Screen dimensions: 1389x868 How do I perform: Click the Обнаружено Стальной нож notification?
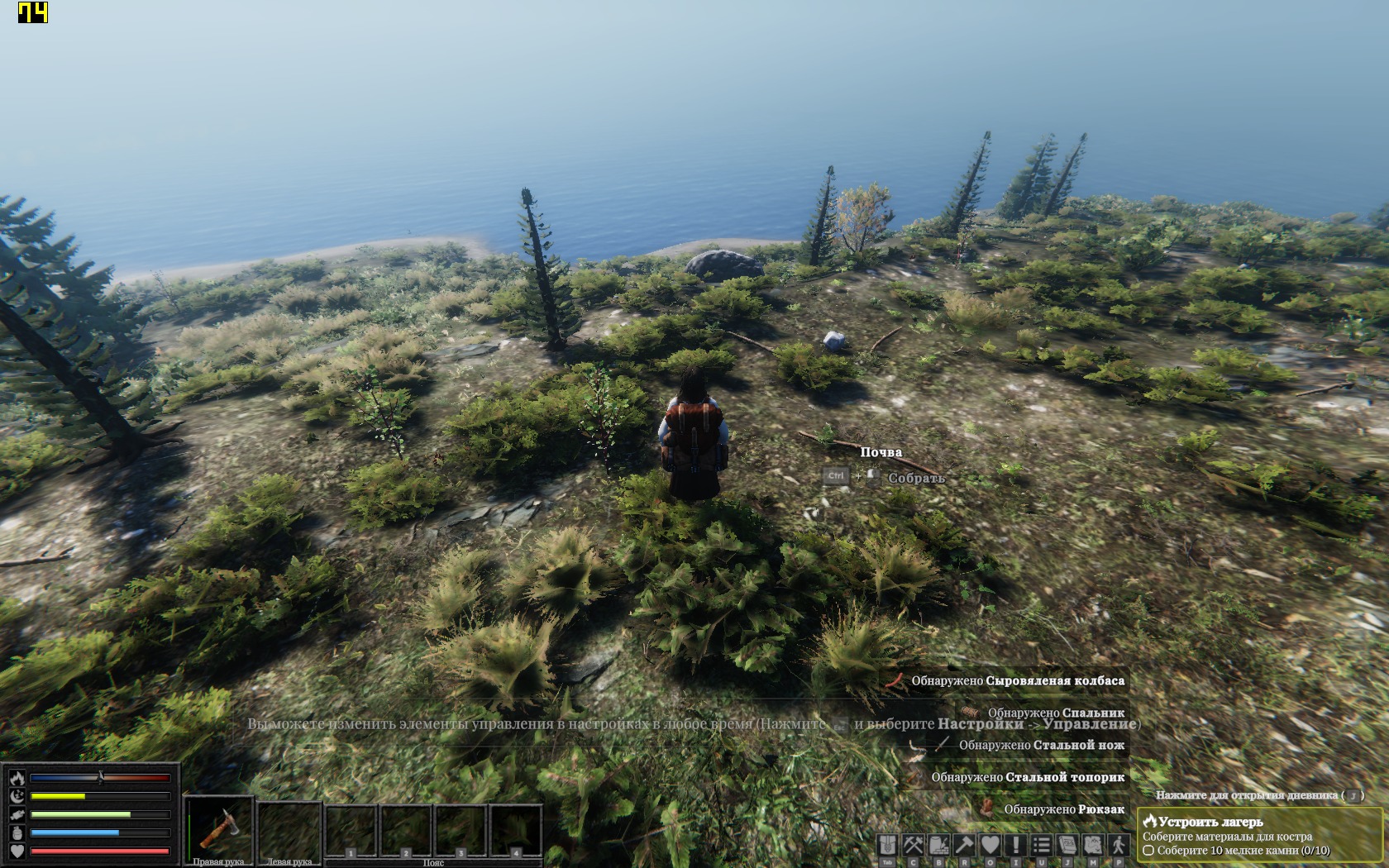[1041, 745]
